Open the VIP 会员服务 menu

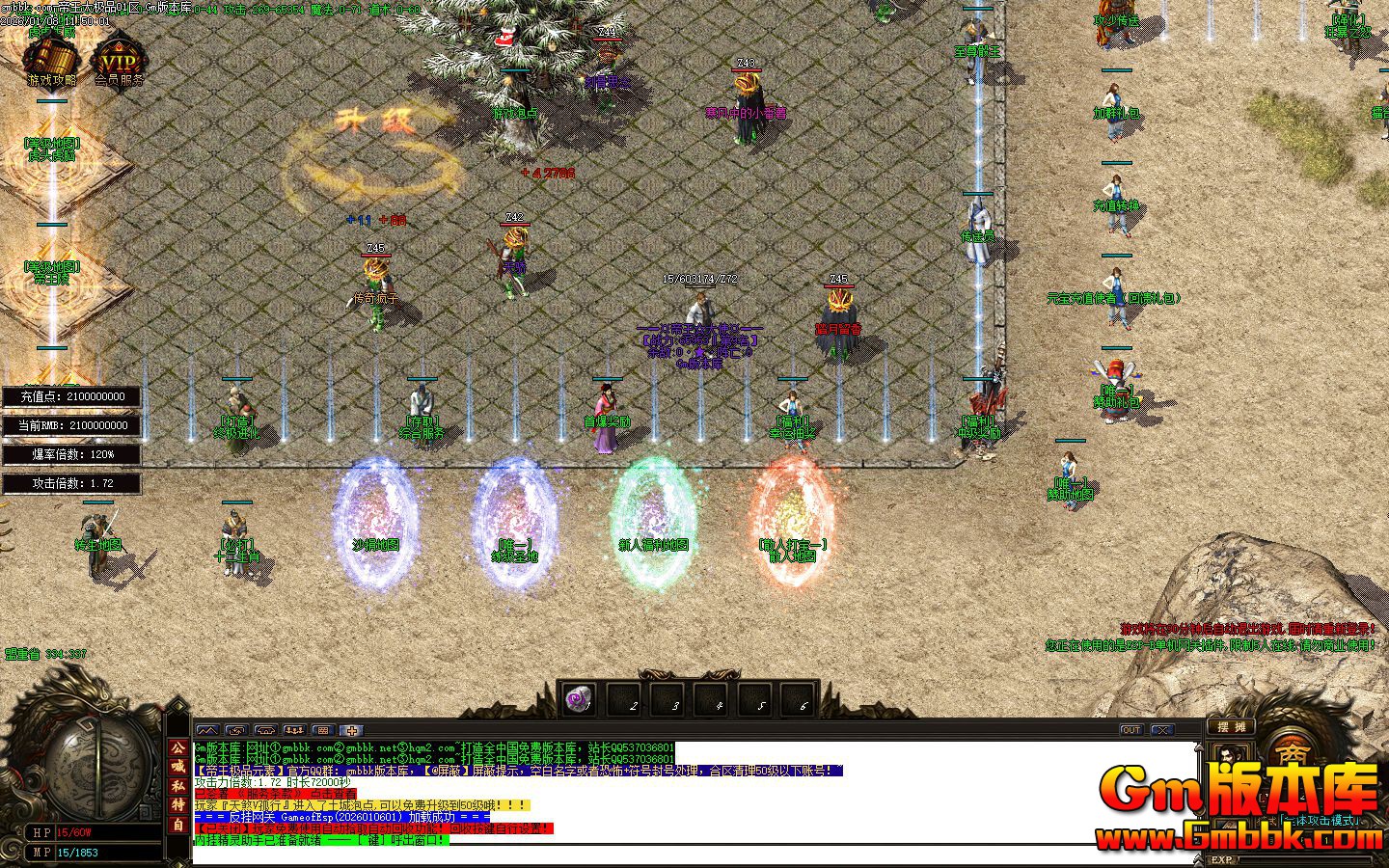click(119, 60)
